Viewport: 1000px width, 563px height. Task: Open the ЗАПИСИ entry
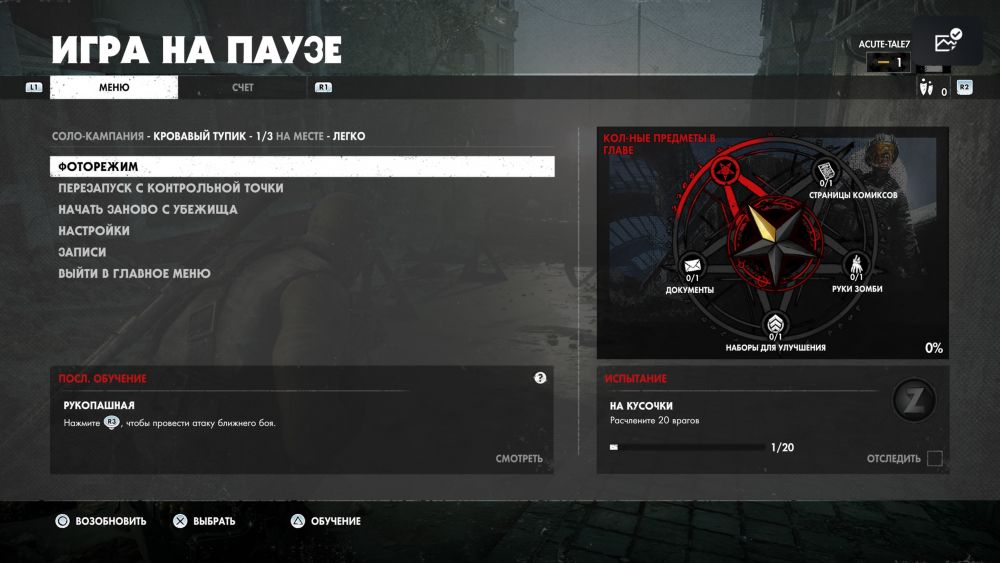tap(82, 252)
